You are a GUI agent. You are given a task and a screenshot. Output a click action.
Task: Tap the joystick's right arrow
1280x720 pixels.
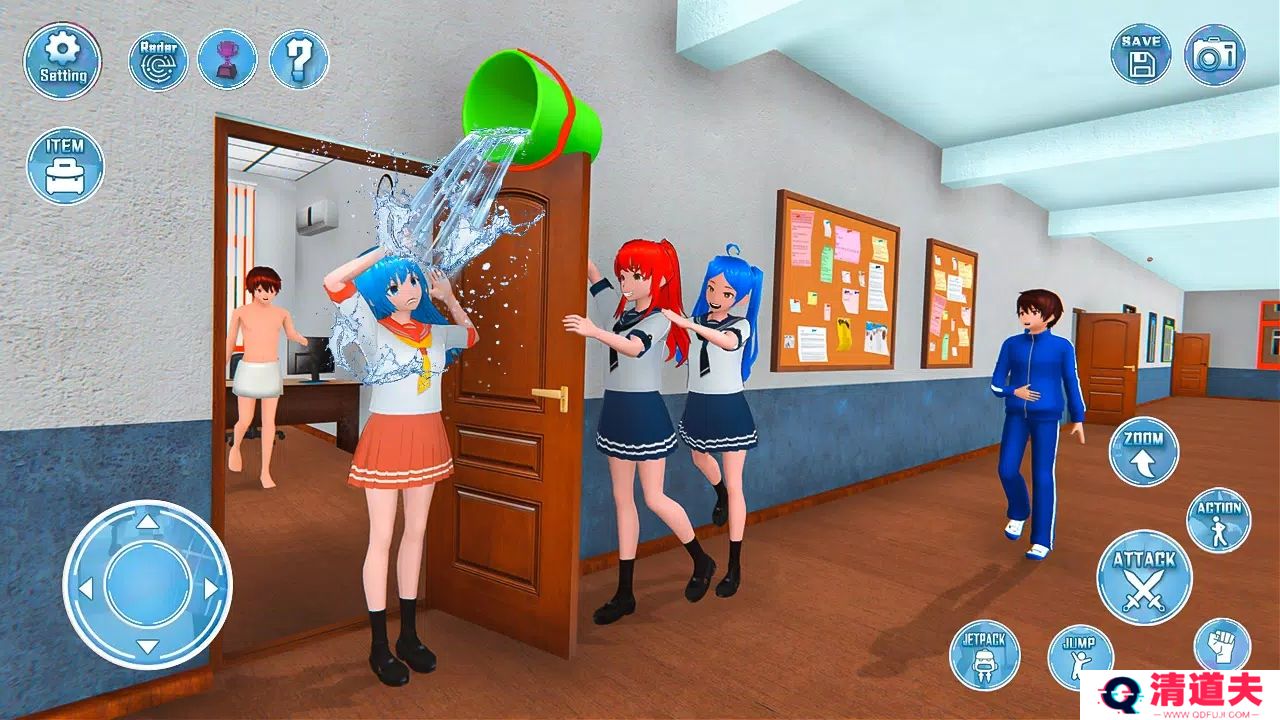pos(210,587)
